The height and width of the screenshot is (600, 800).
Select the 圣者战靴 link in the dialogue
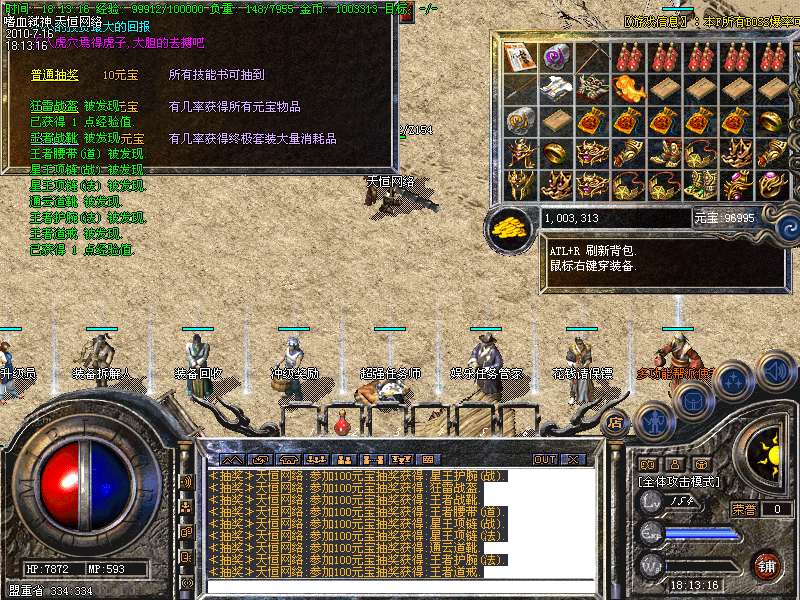54,138
